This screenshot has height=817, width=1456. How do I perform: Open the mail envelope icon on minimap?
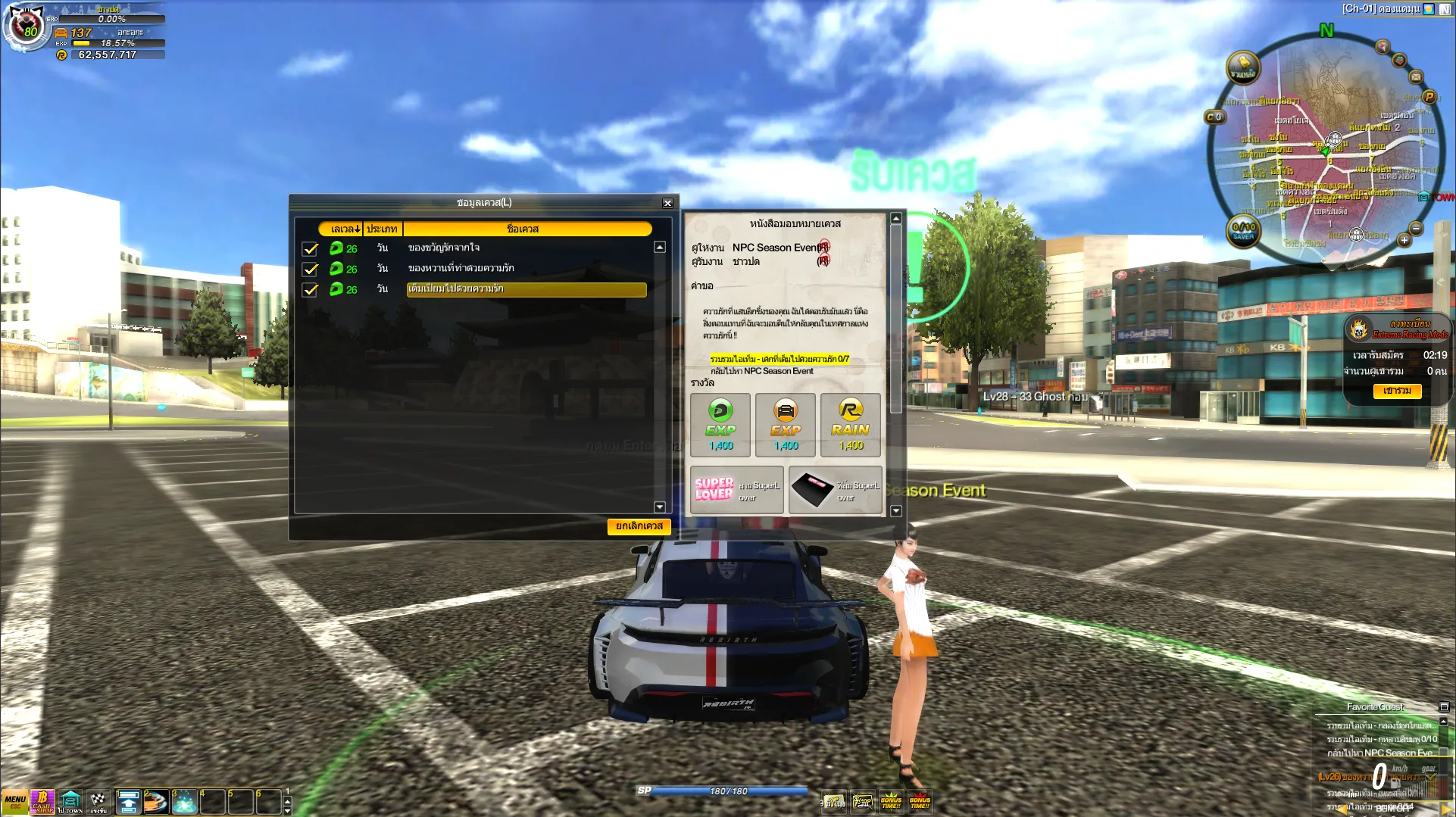pos(1416,76)
